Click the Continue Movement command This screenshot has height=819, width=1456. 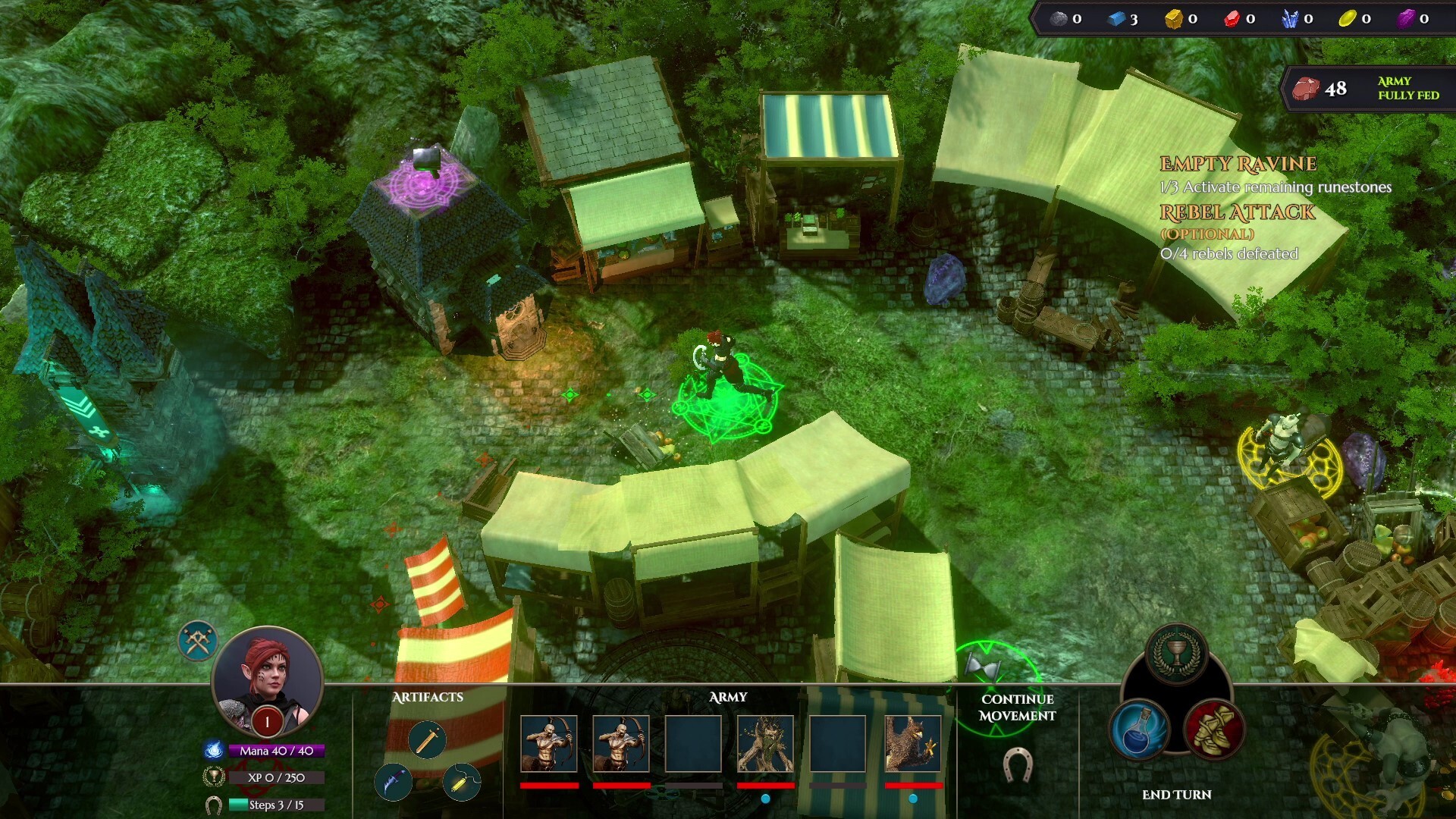[x=1016, y=707]
